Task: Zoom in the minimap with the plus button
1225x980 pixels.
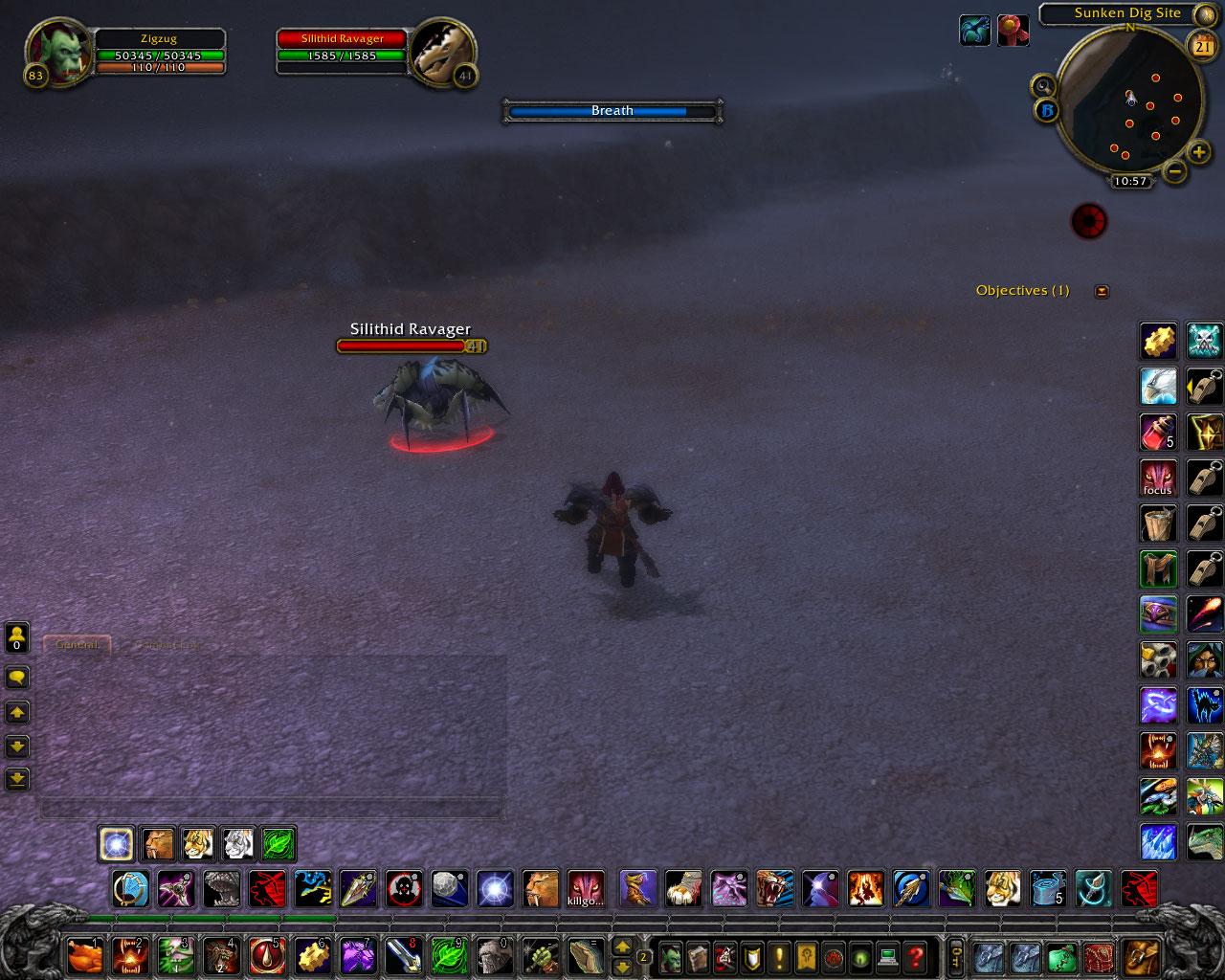Action: pos(1199,151)
